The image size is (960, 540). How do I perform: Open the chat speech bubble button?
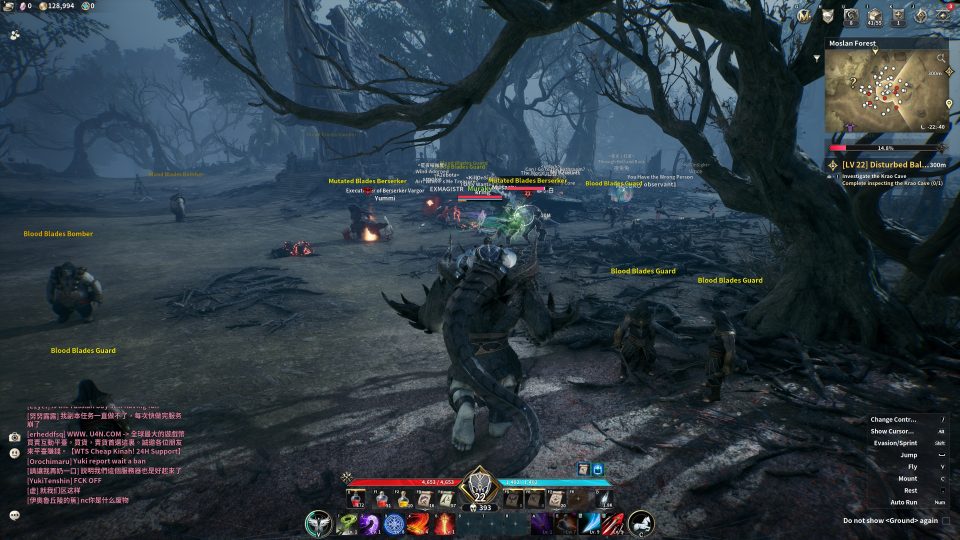pos(15,515)
